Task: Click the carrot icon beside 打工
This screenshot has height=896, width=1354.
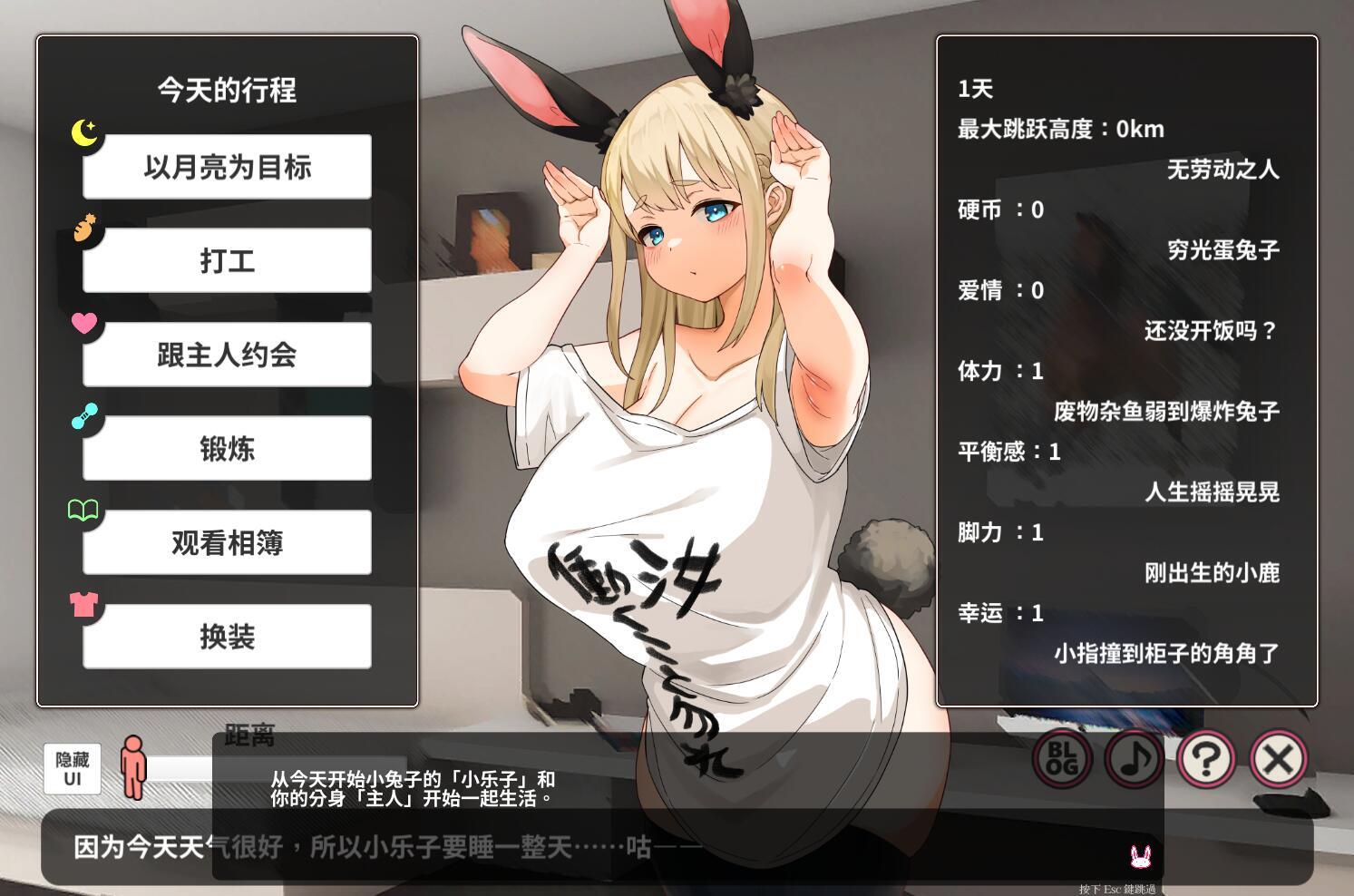Action: pos(84,229)
